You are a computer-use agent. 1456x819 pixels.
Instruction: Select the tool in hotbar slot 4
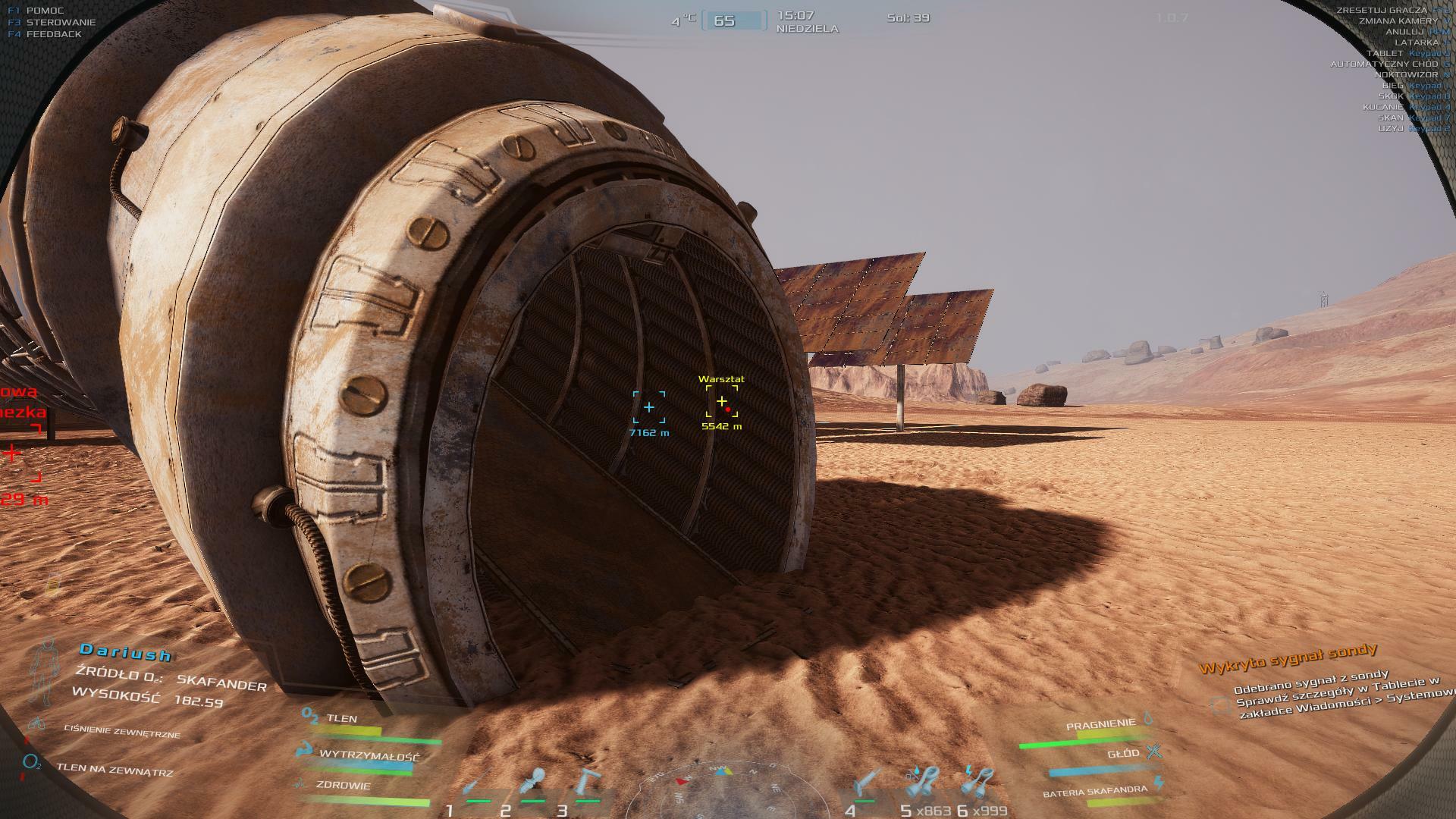(x=866, y=783)
